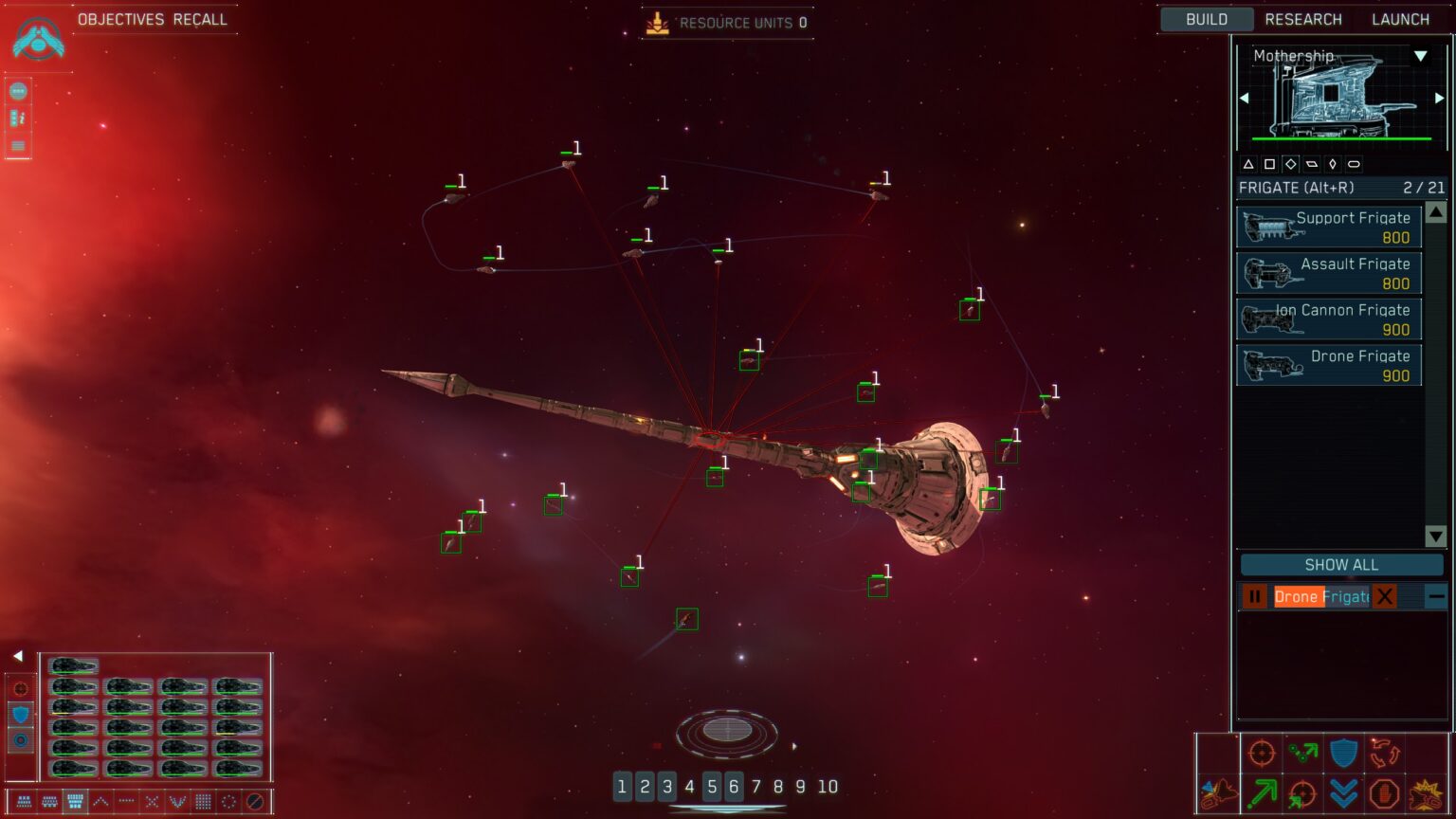Collapse the fleet panel with left arrow
The height and width of the screenshot is (819, 1456).
19,654
